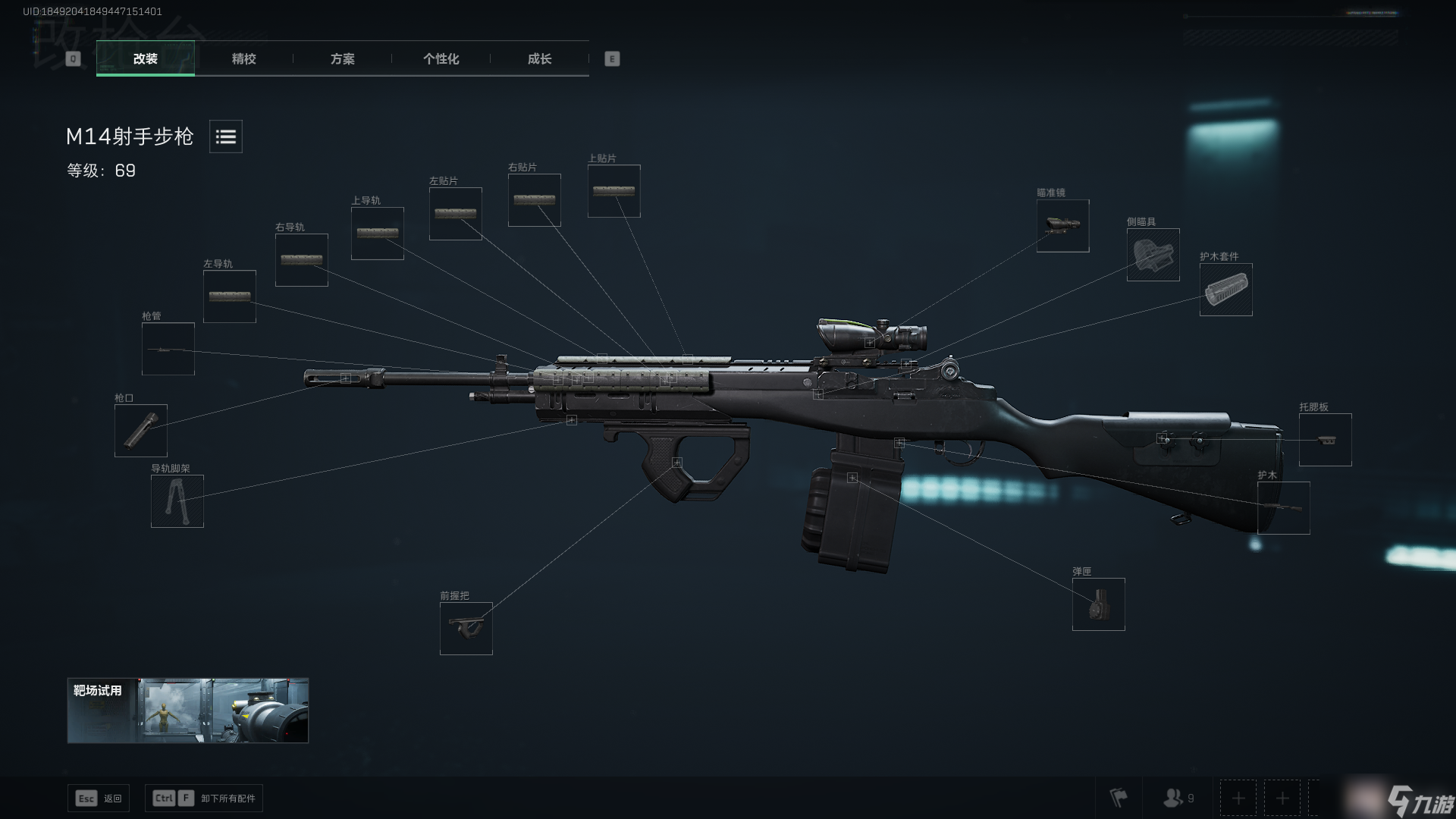Click 卸下所有配件 to remove all attachments
The image size is (1456, 819).
point(204,799)
